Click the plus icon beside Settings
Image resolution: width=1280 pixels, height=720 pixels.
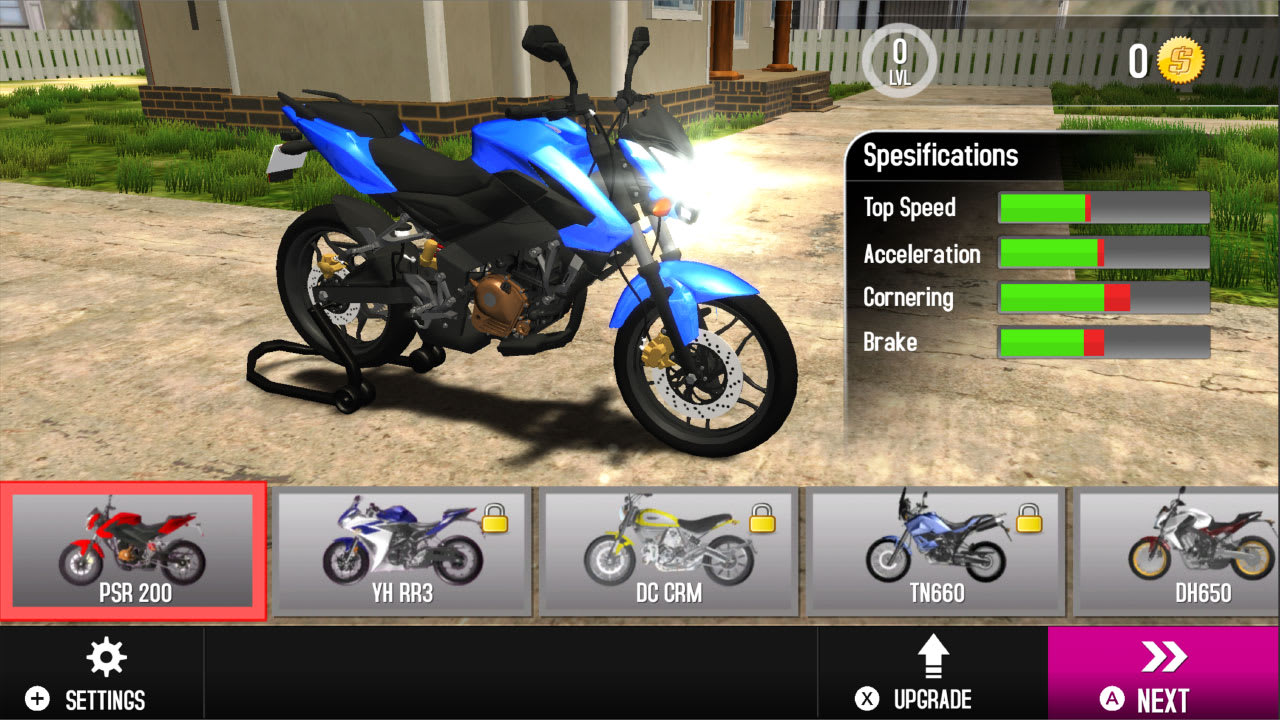tap(37, 700)
